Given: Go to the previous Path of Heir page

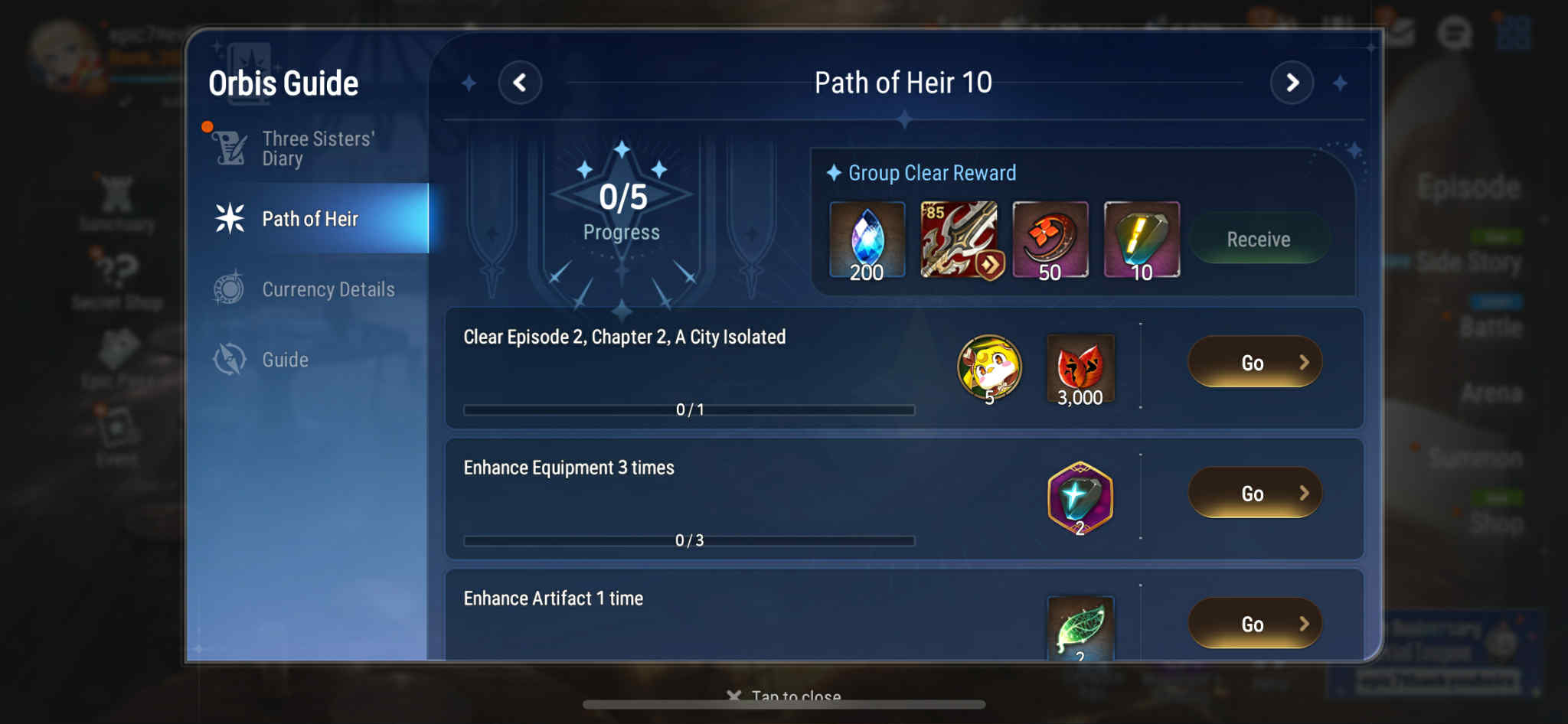Looking at the screenshot, I should [x=520, y=83].
